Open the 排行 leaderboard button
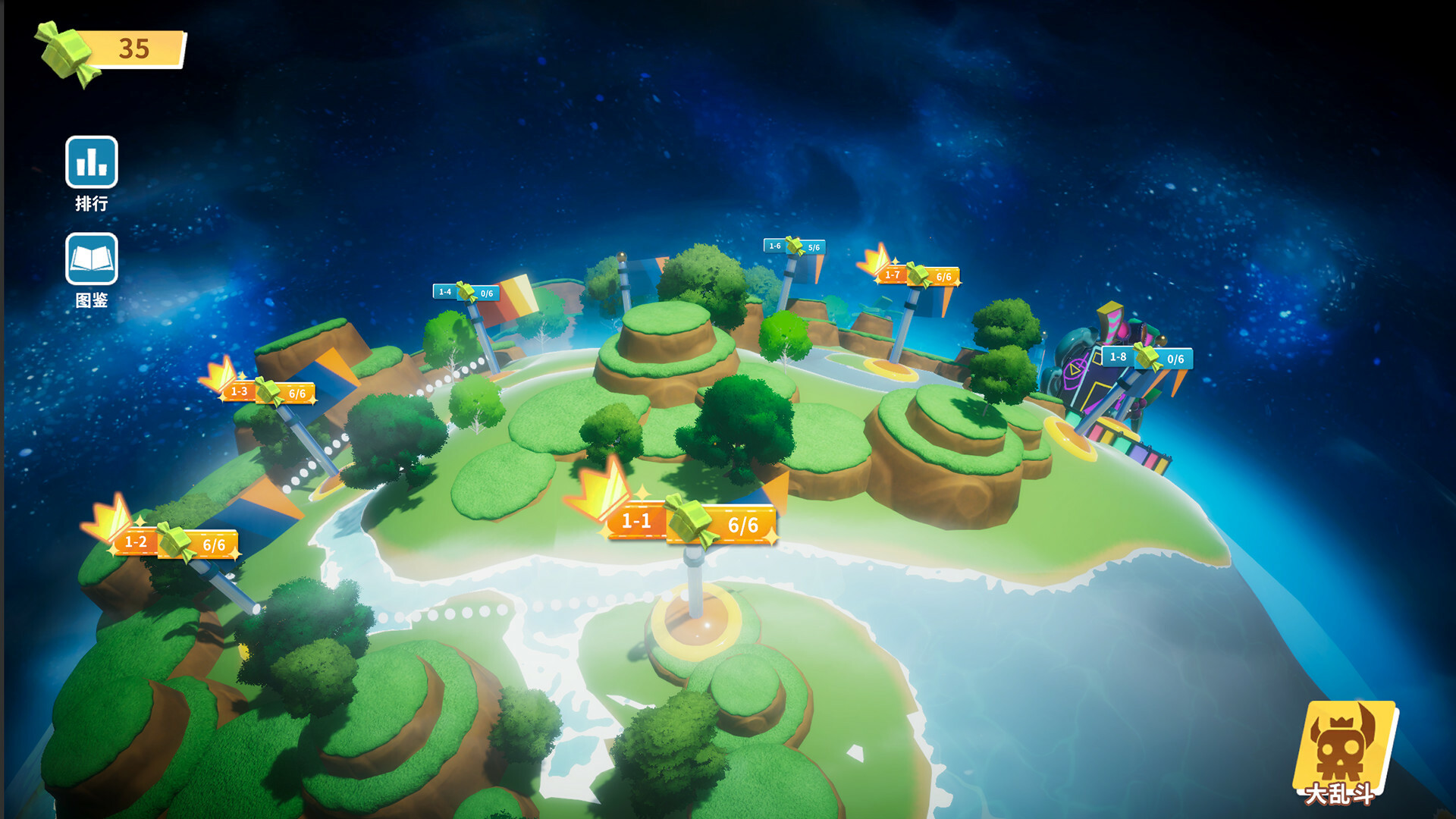This screenshot has height=819, width=1456. pyautogui.click(x=91, y=162)
